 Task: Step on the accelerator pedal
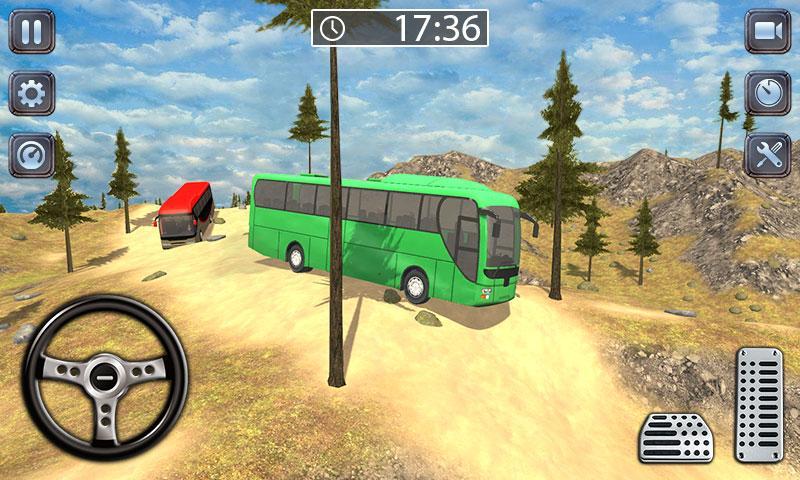point(759,404)
